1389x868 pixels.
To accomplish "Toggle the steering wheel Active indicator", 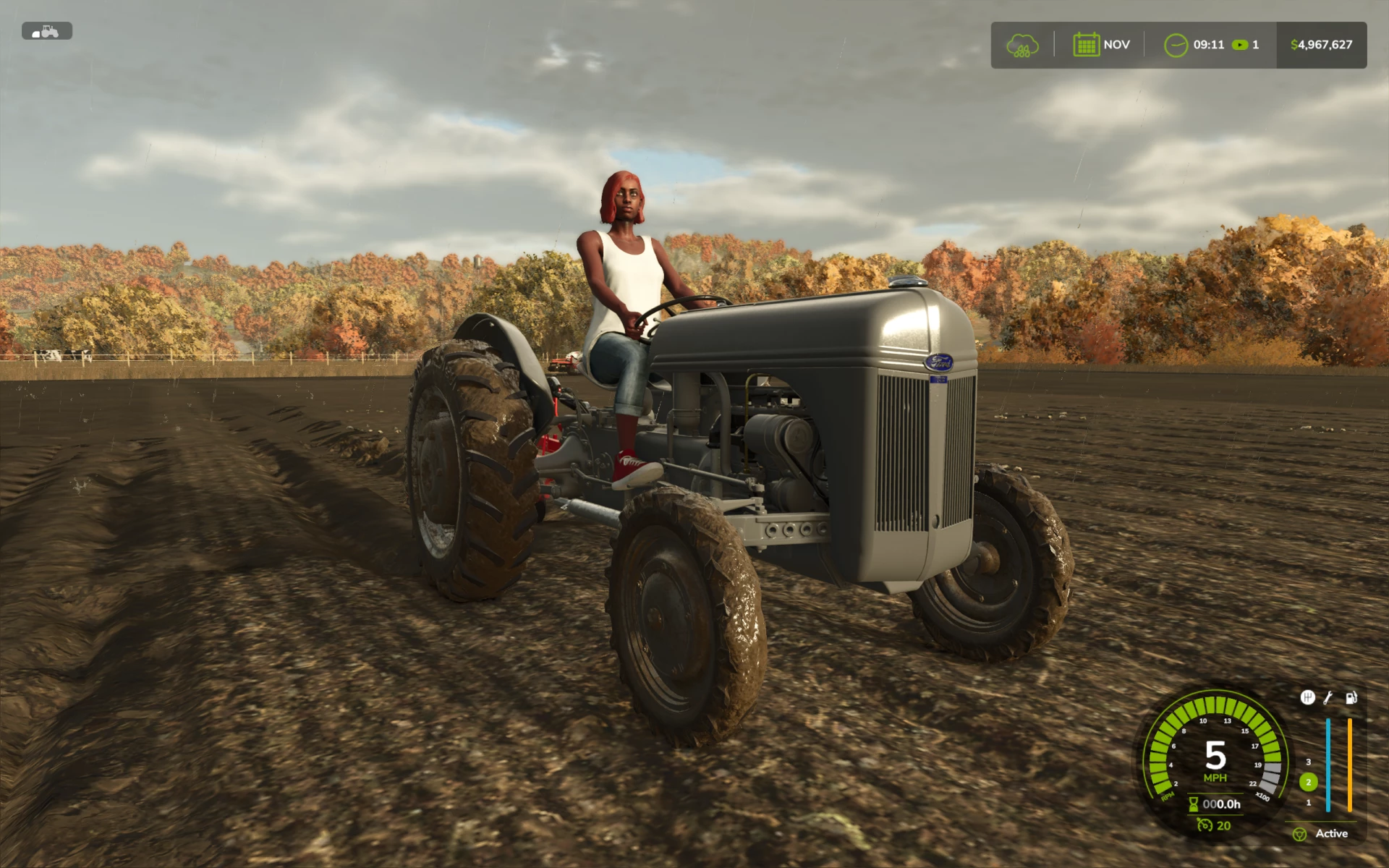I will click(1299, 834).
